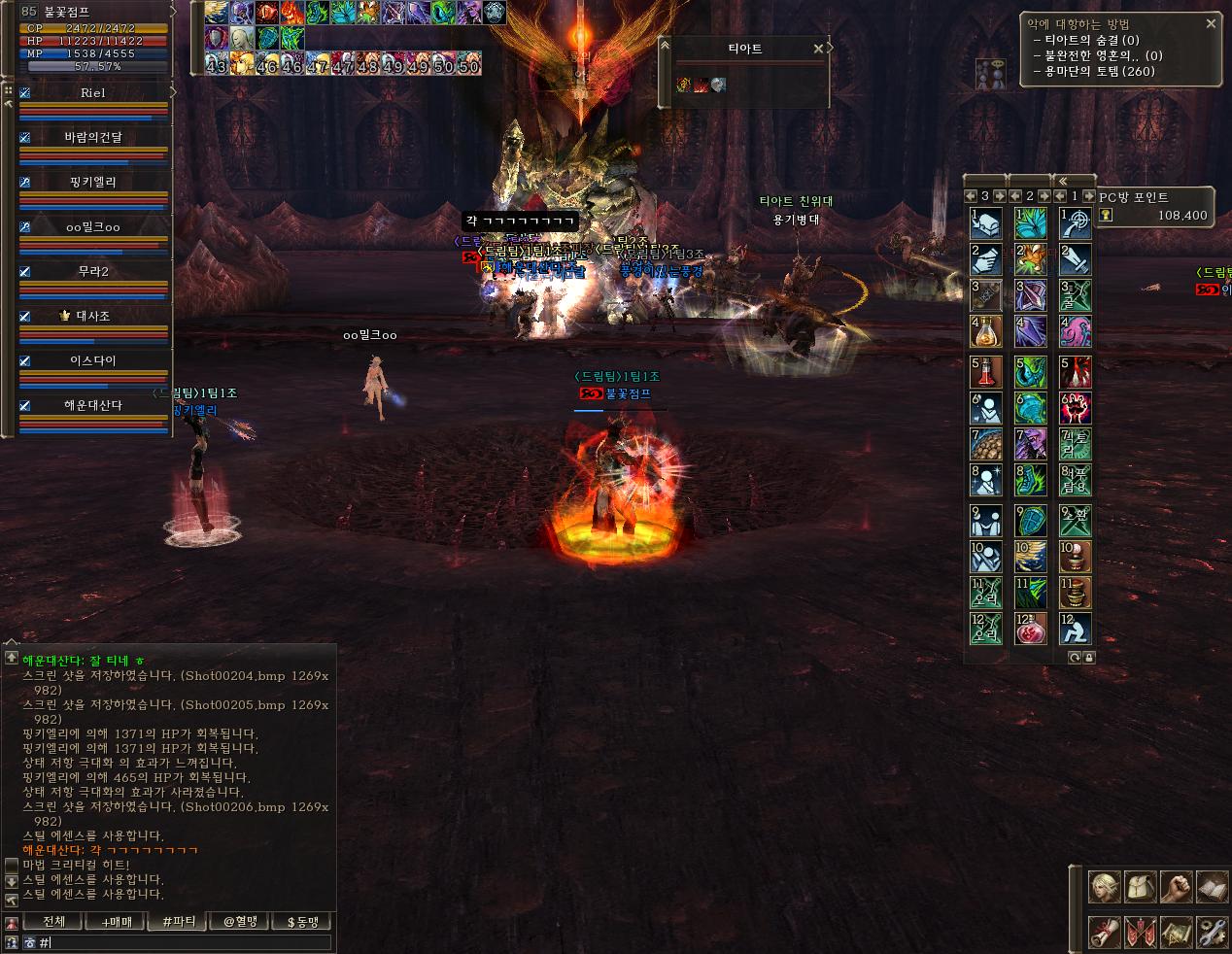Switch to the +매매 trade chat tab

click(117, 921)
